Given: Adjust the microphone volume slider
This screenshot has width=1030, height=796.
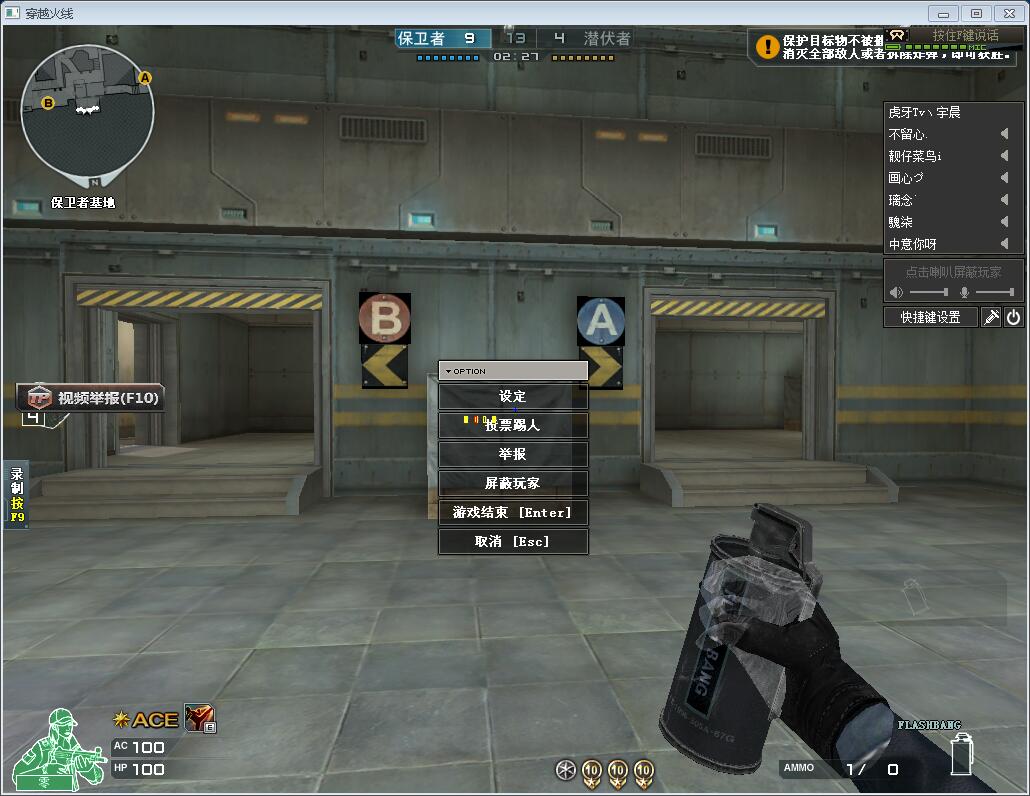Looking at the screenshot, I should (x=993, y=292).
